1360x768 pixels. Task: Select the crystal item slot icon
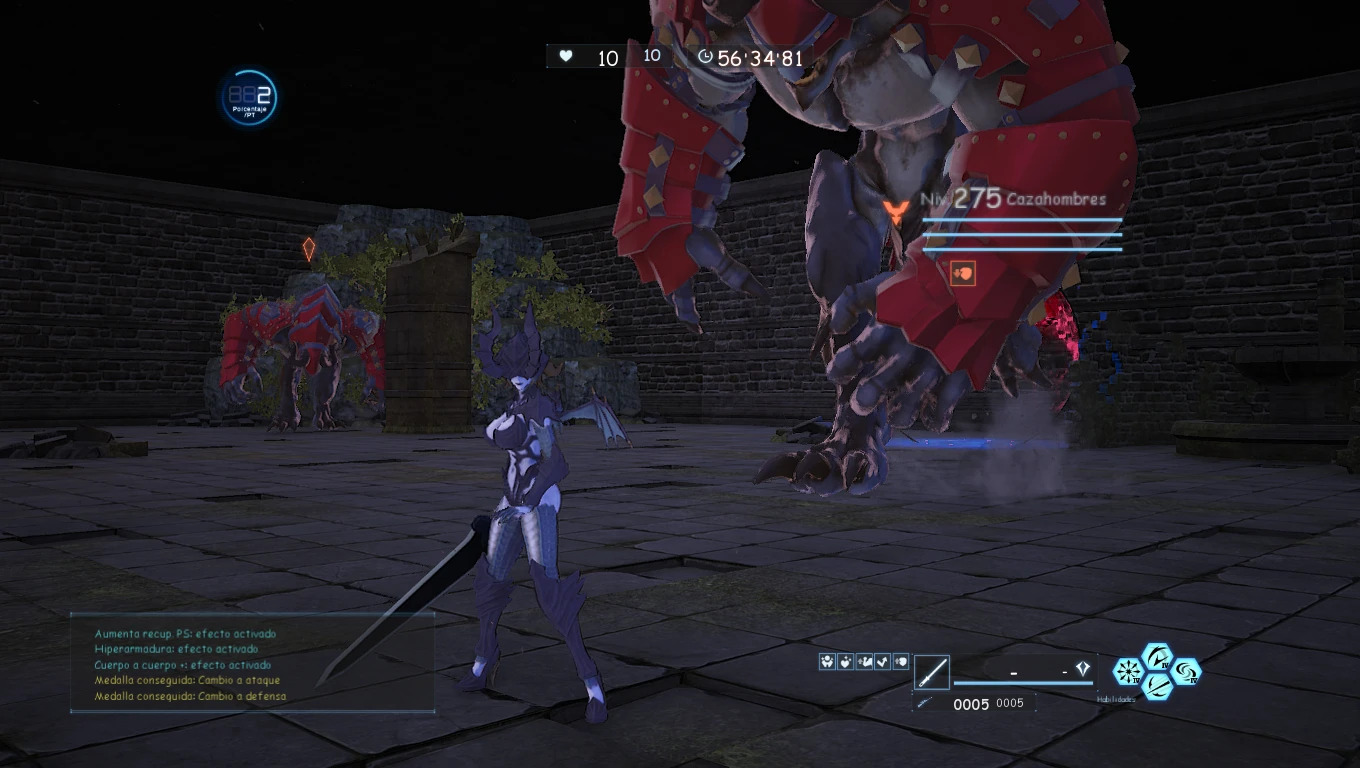[x=1082, y=669]
